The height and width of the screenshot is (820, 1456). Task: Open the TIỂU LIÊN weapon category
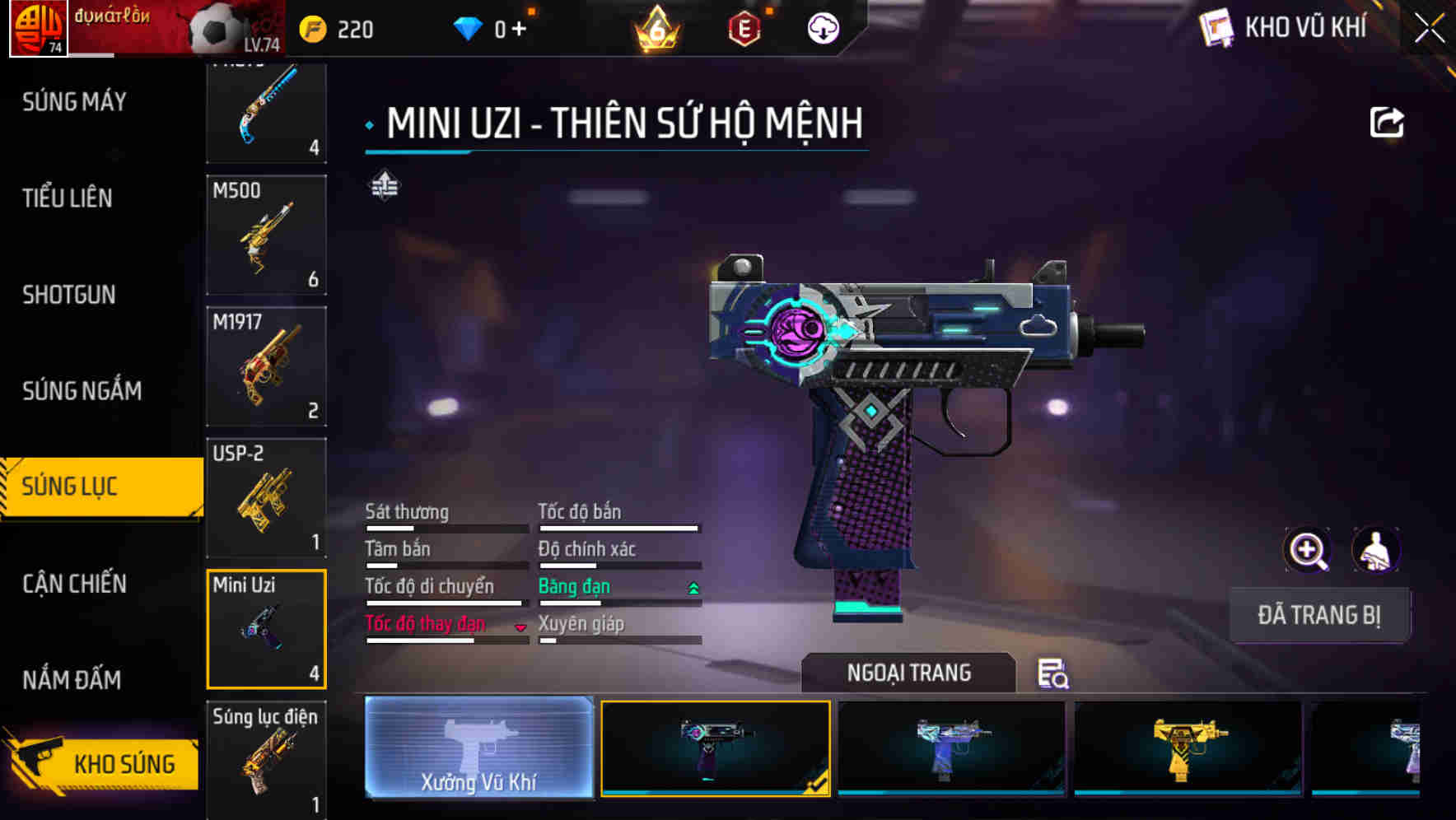click(x=68, y=198)
